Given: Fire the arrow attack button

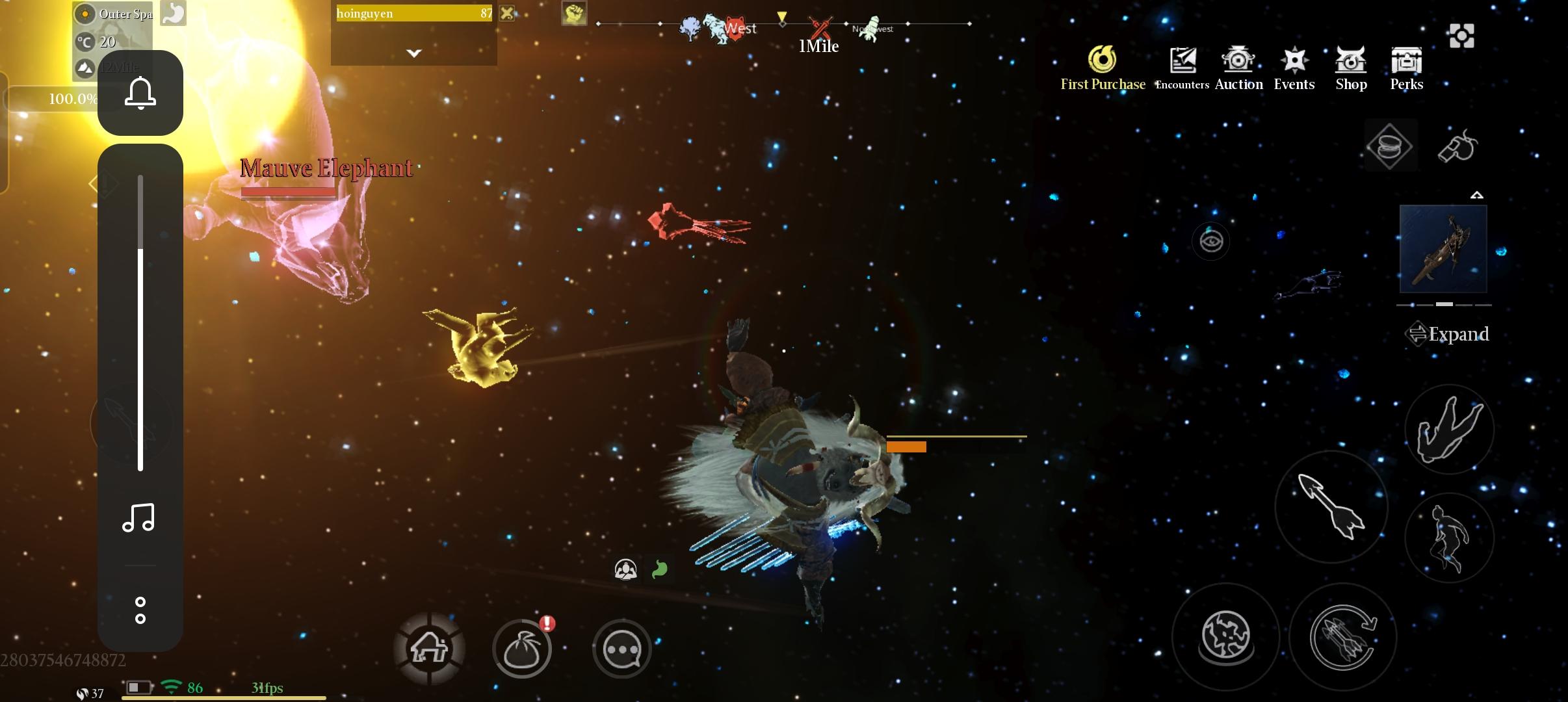Looking at the screenshot, I should [x=1331, y=507].
